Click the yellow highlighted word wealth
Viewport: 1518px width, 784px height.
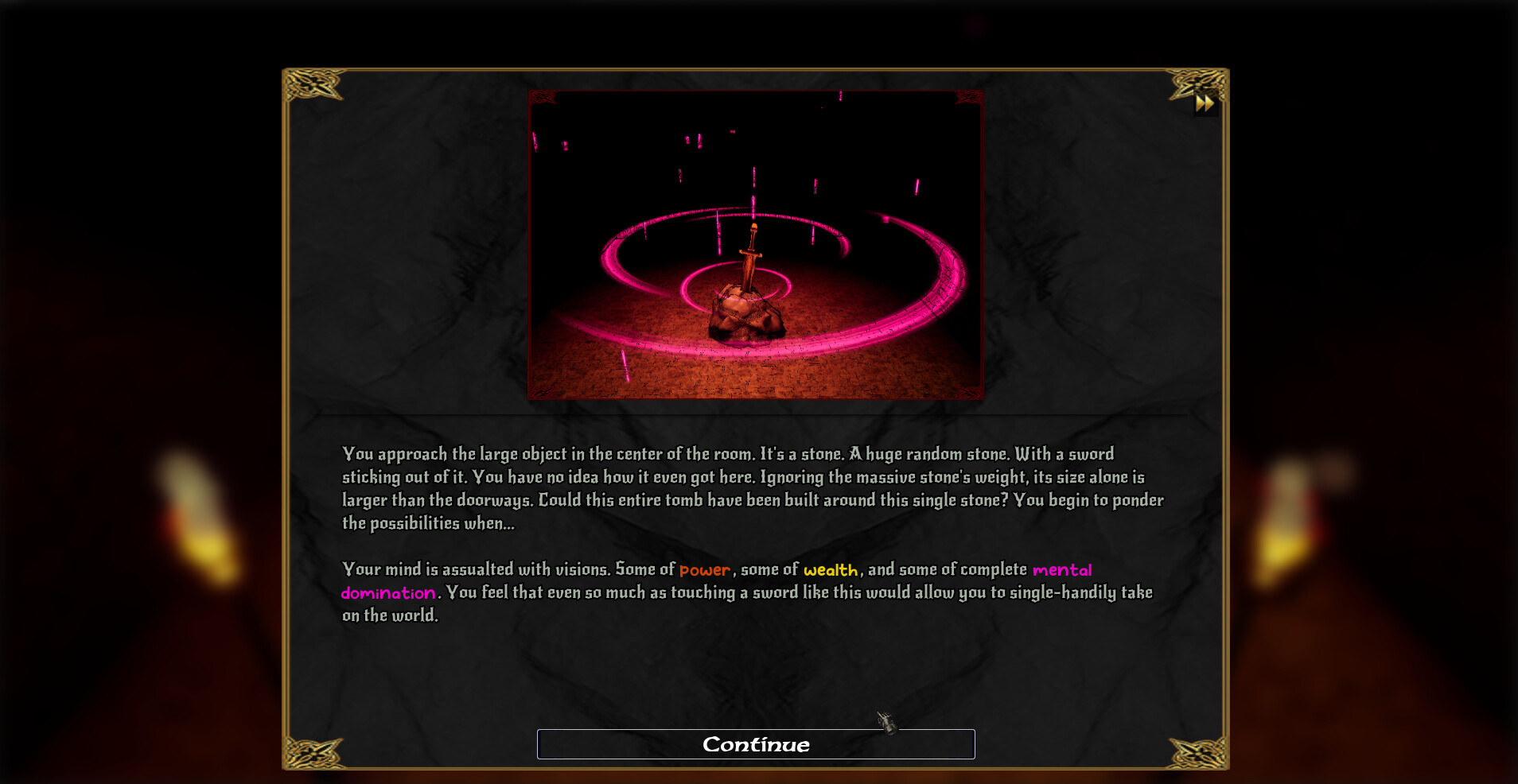click(x=830, y=569)
